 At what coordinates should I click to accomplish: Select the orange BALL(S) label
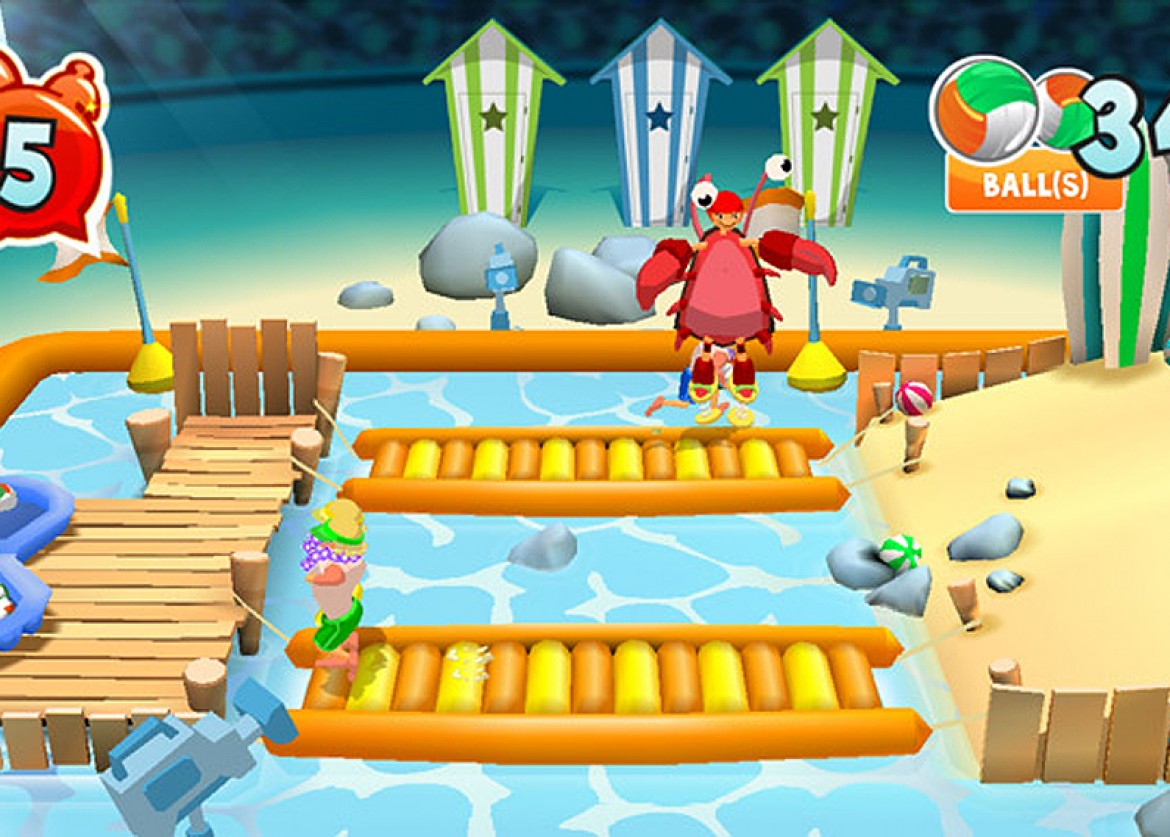point(1034,185)
